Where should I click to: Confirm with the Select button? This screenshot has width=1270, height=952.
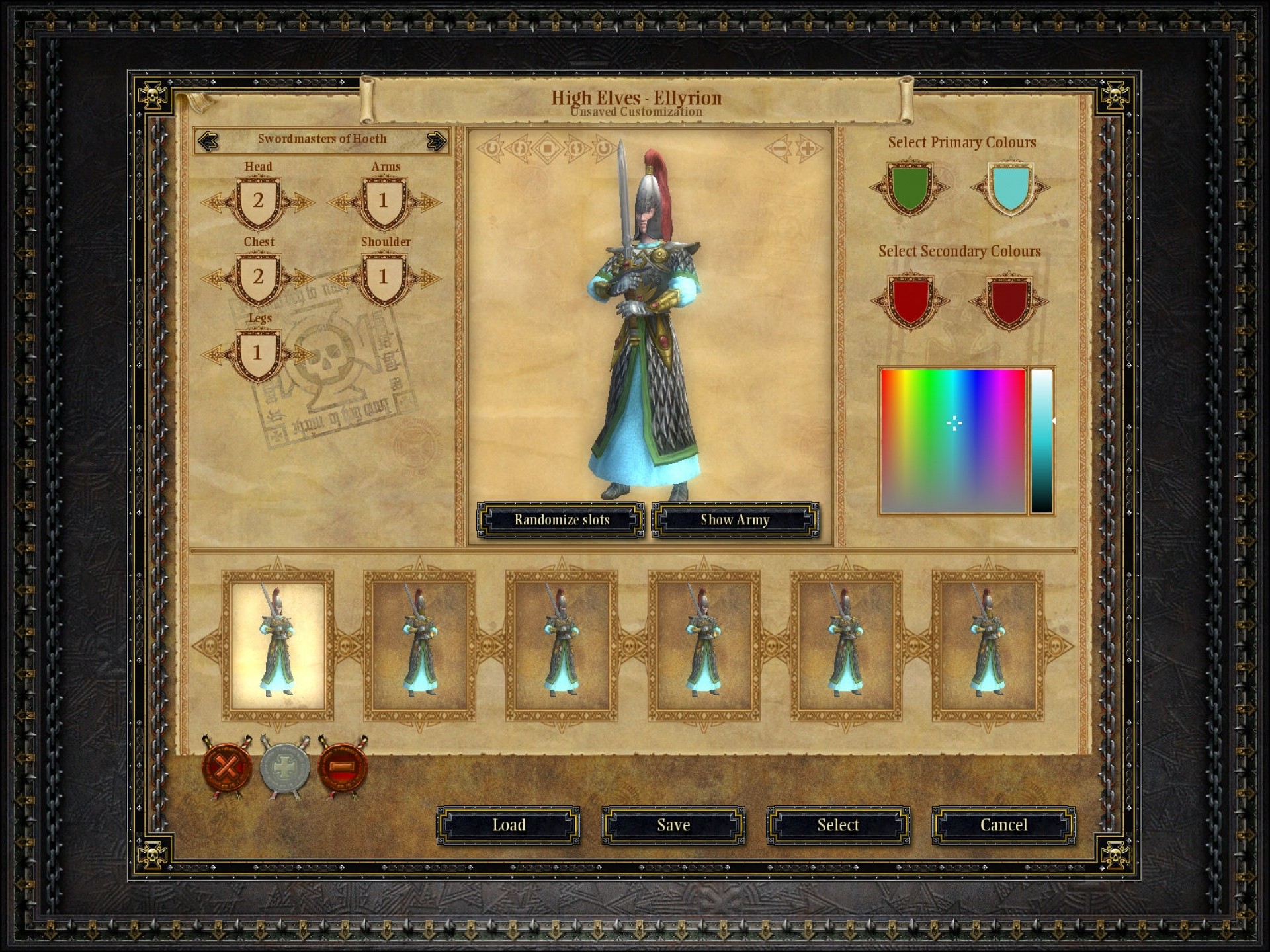pyautogui.click(x=838, y=825)
